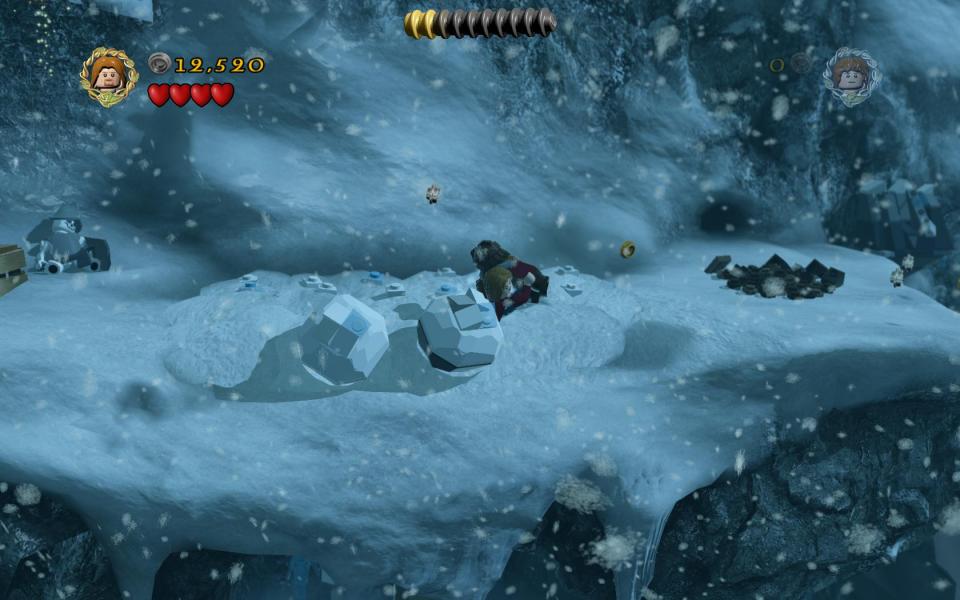Switch to the greyed-out second player portrait
Image resolution: width=960 pixels, height=600 pixels.
click(x=851, y=75)
